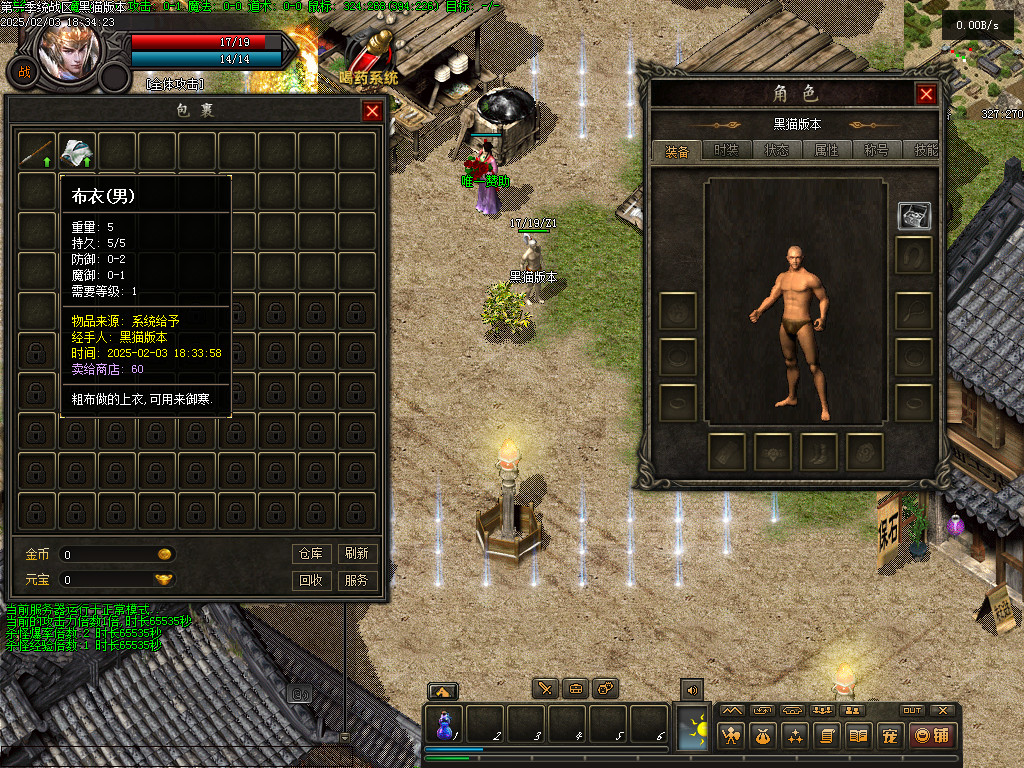Viewport: 1024px width, 768px height.
Task: Click the 回收 recycle button
Action: (311, 580)
